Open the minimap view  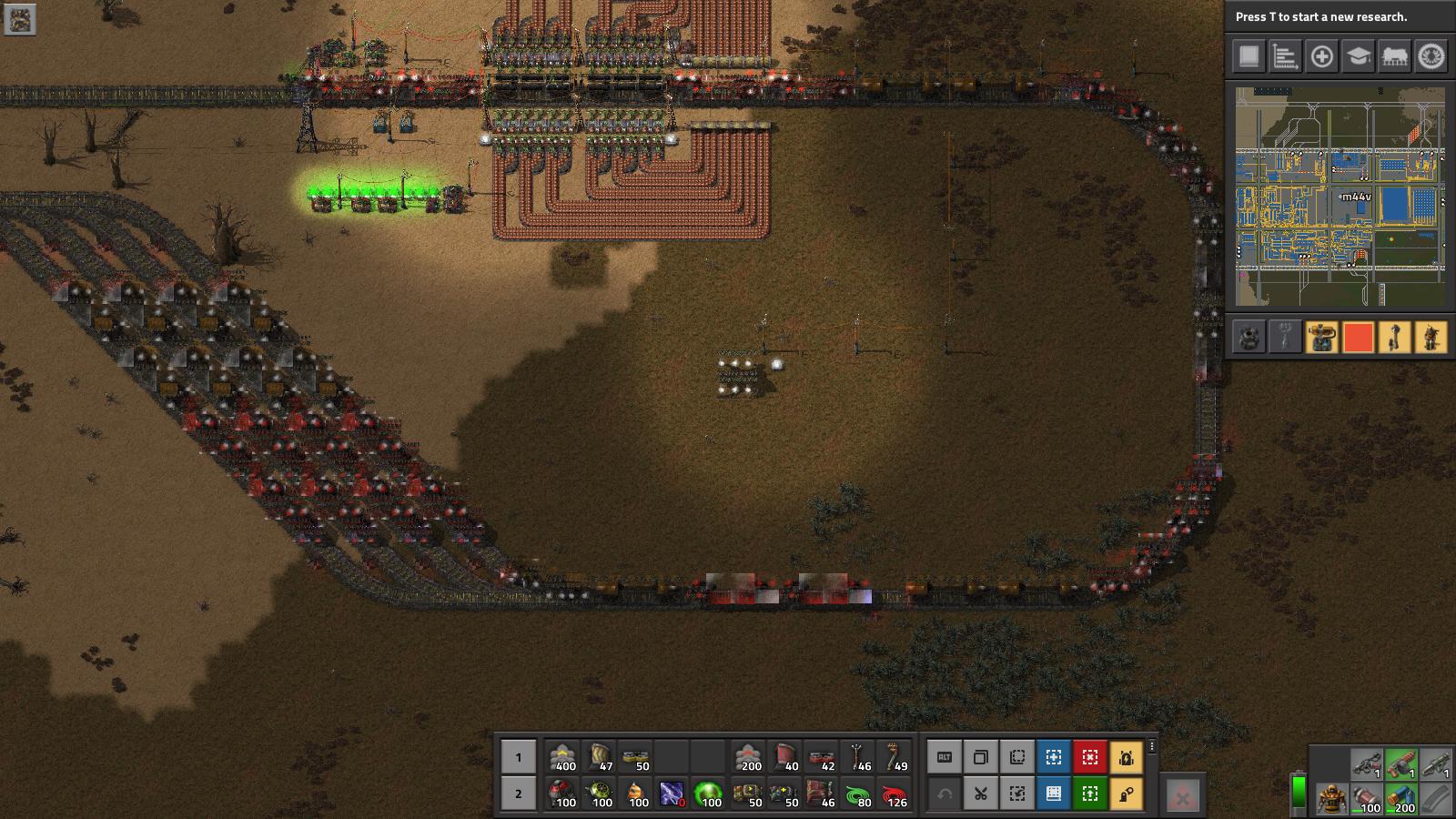pyautogui.click(x=1340, y=196)
